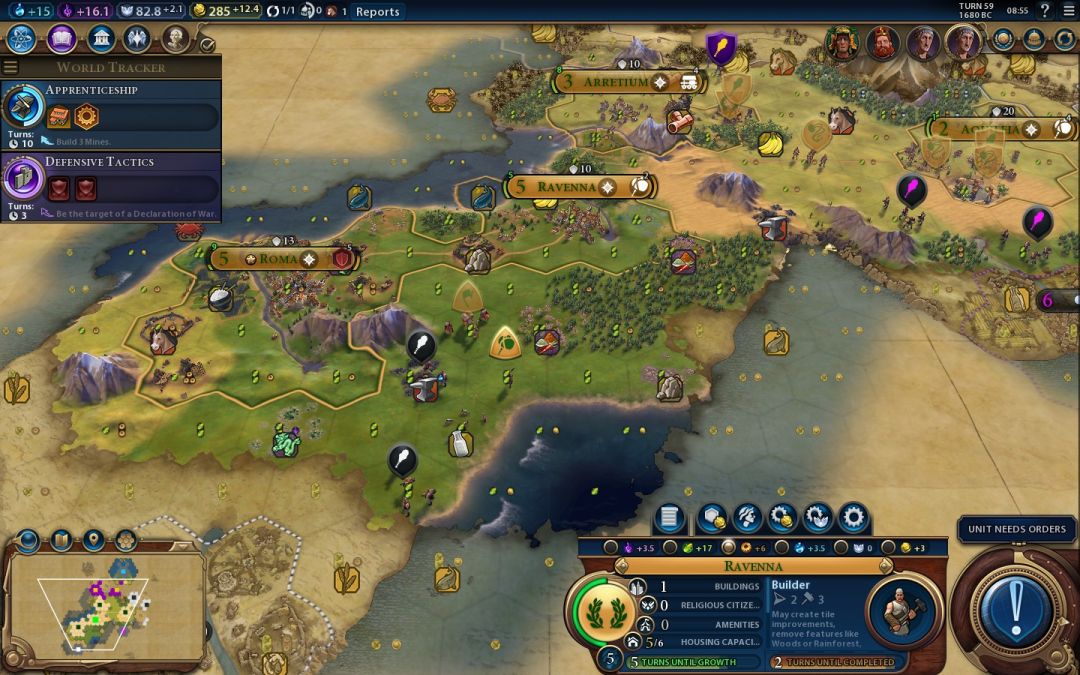Open the city details scroll icon

point(670,518)
